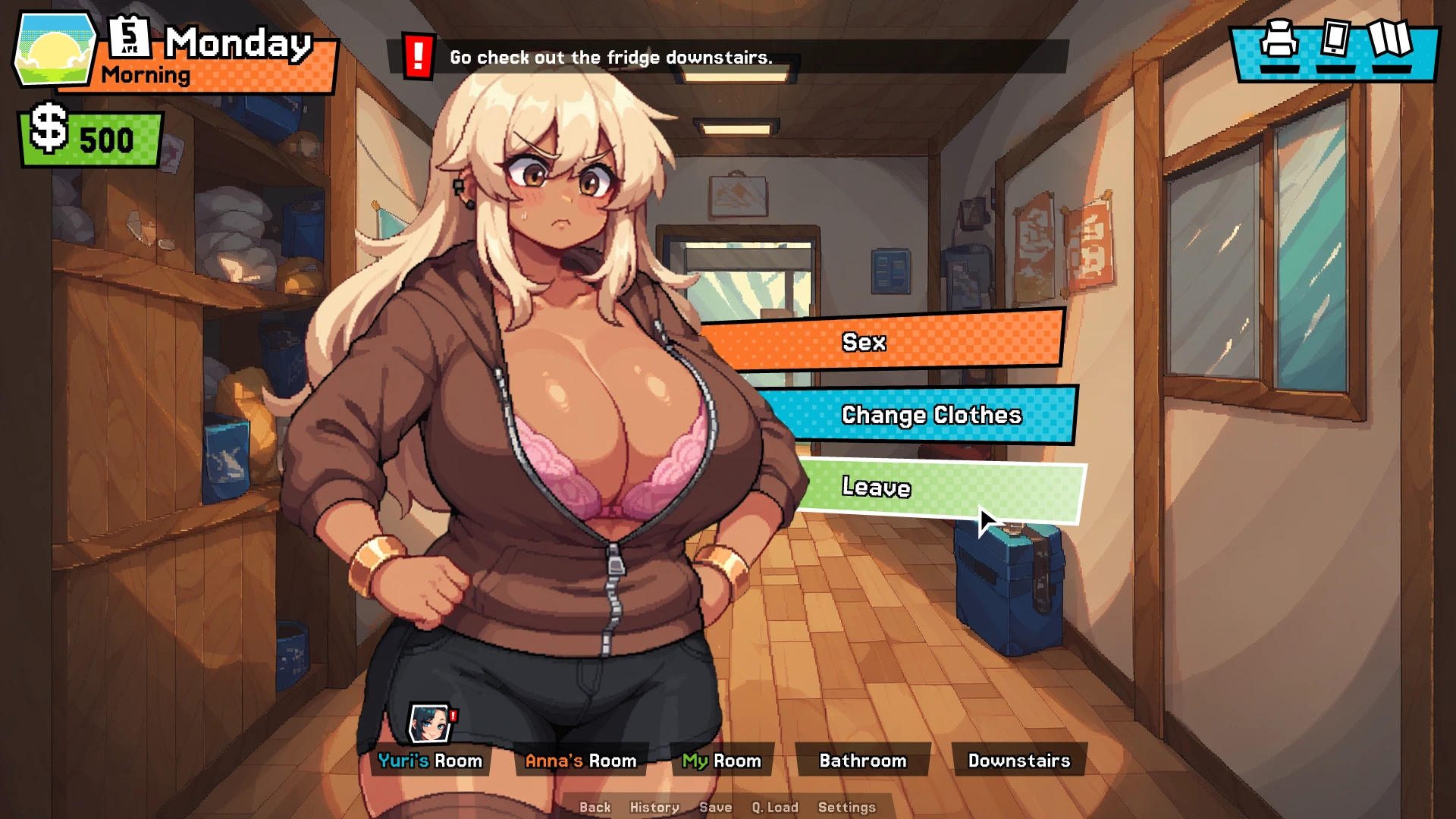Go to the Bathroom
Image resolution: width=1456 pixels, height=819 pixels.
pyautogui.click(x=863, y=761)
